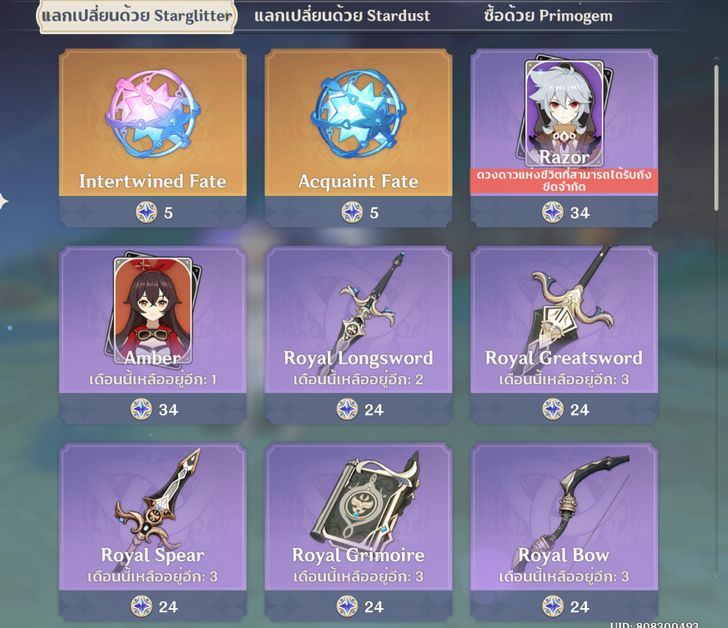Switch to the Starglitter exchange tab
This screenshot has height=628, width=728.
click(x=137, y=16)
